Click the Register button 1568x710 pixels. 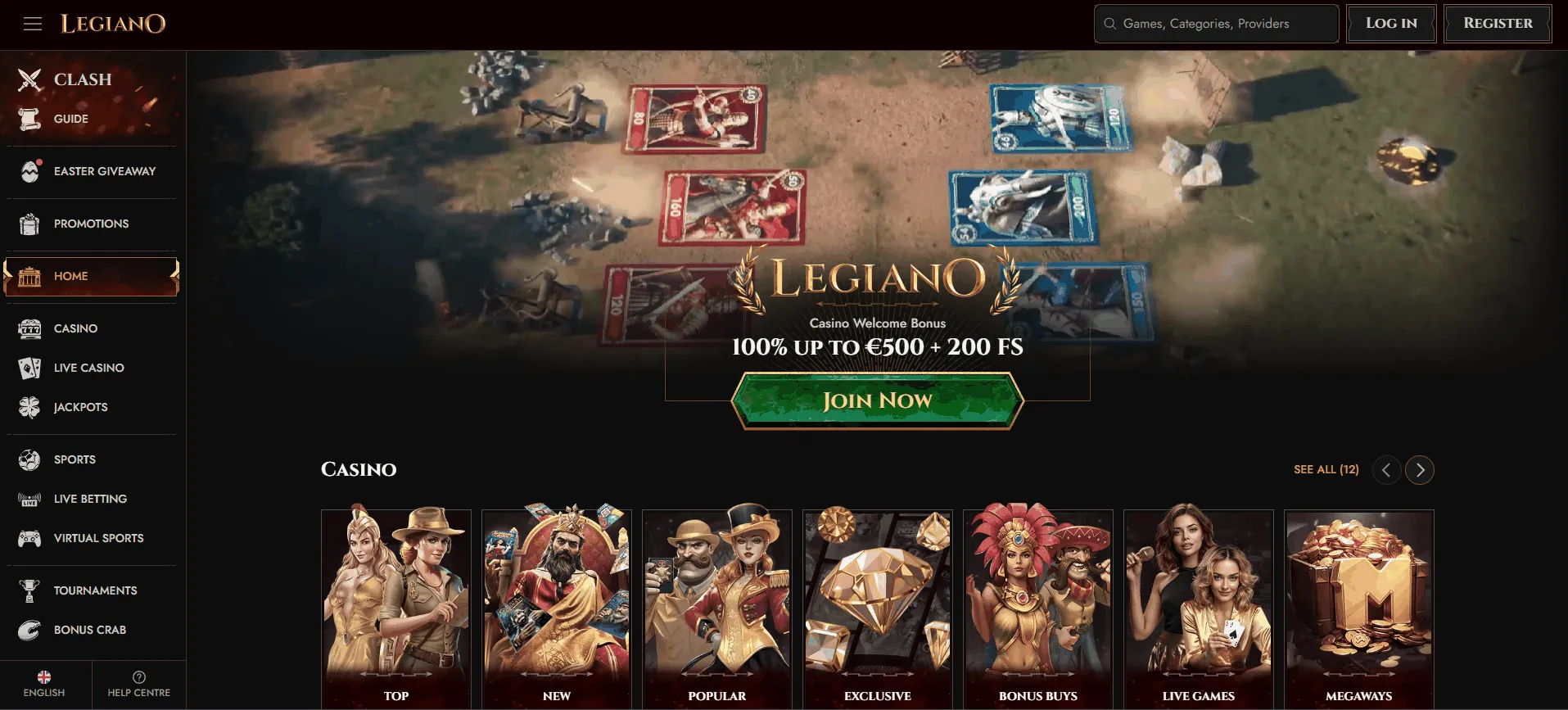1497,23
